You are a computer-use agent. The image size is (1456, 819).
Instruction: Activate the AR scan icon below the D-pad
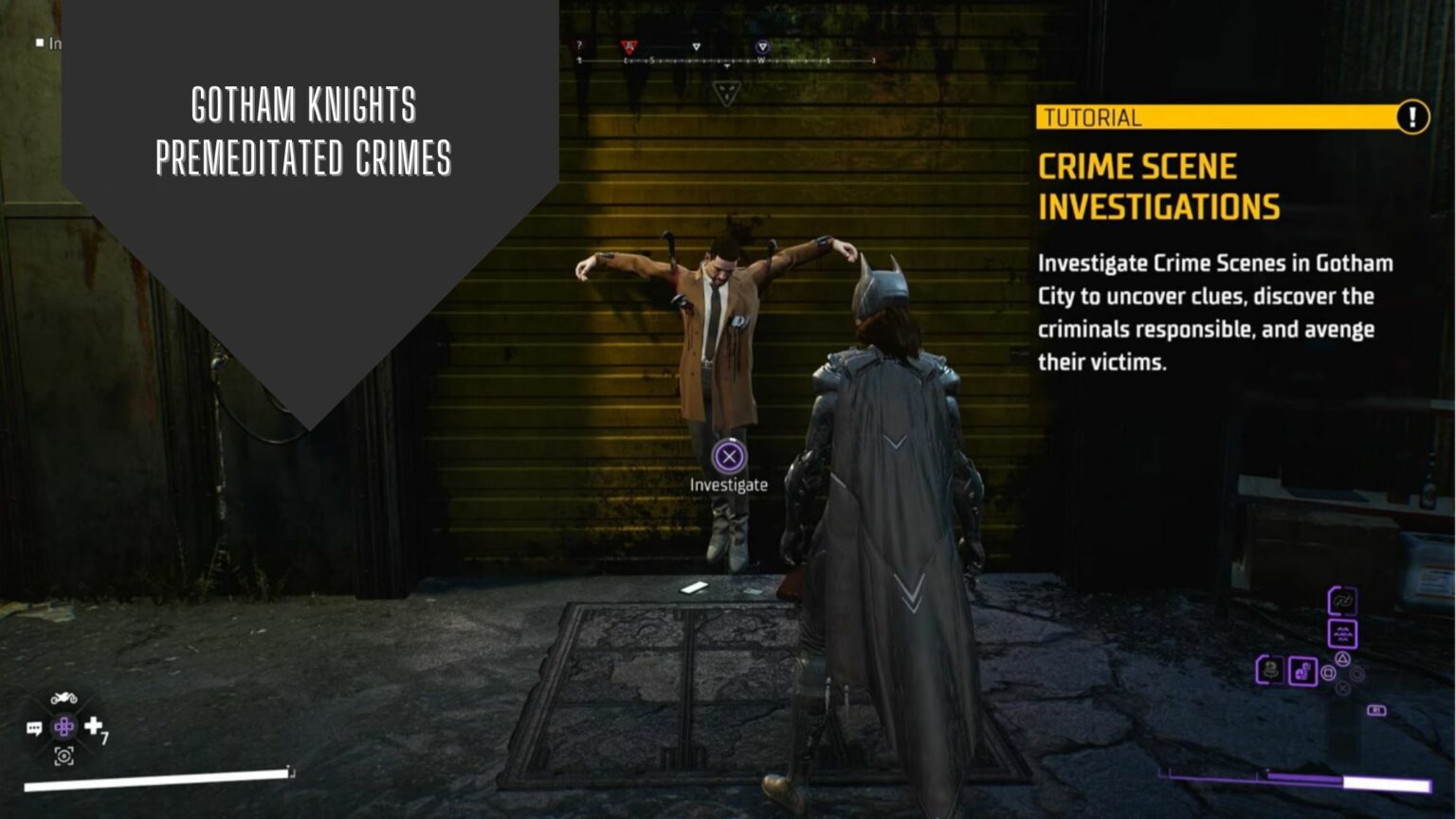64,756
